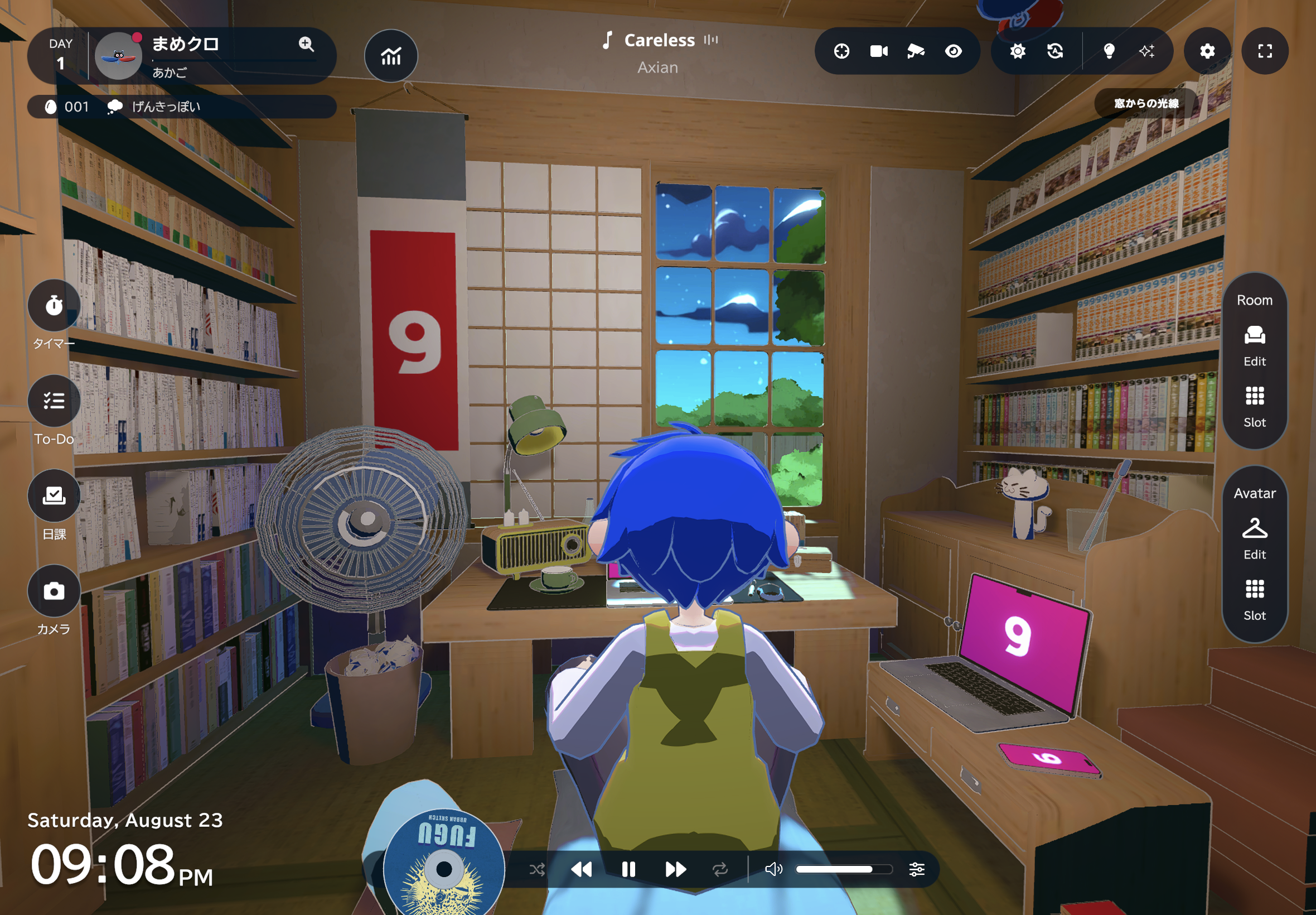1316x915 pixels.
Task: Pause the song Careless by Axian
Action: coord(628,869)
